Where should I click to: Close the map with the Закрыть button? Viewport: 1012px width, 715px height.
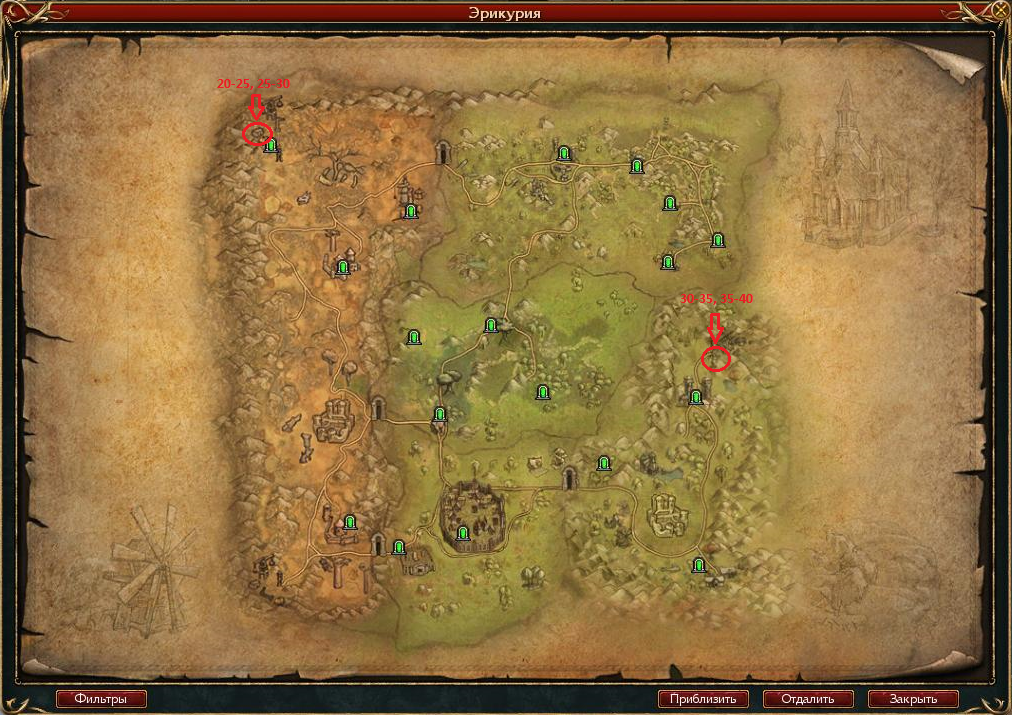913,699
